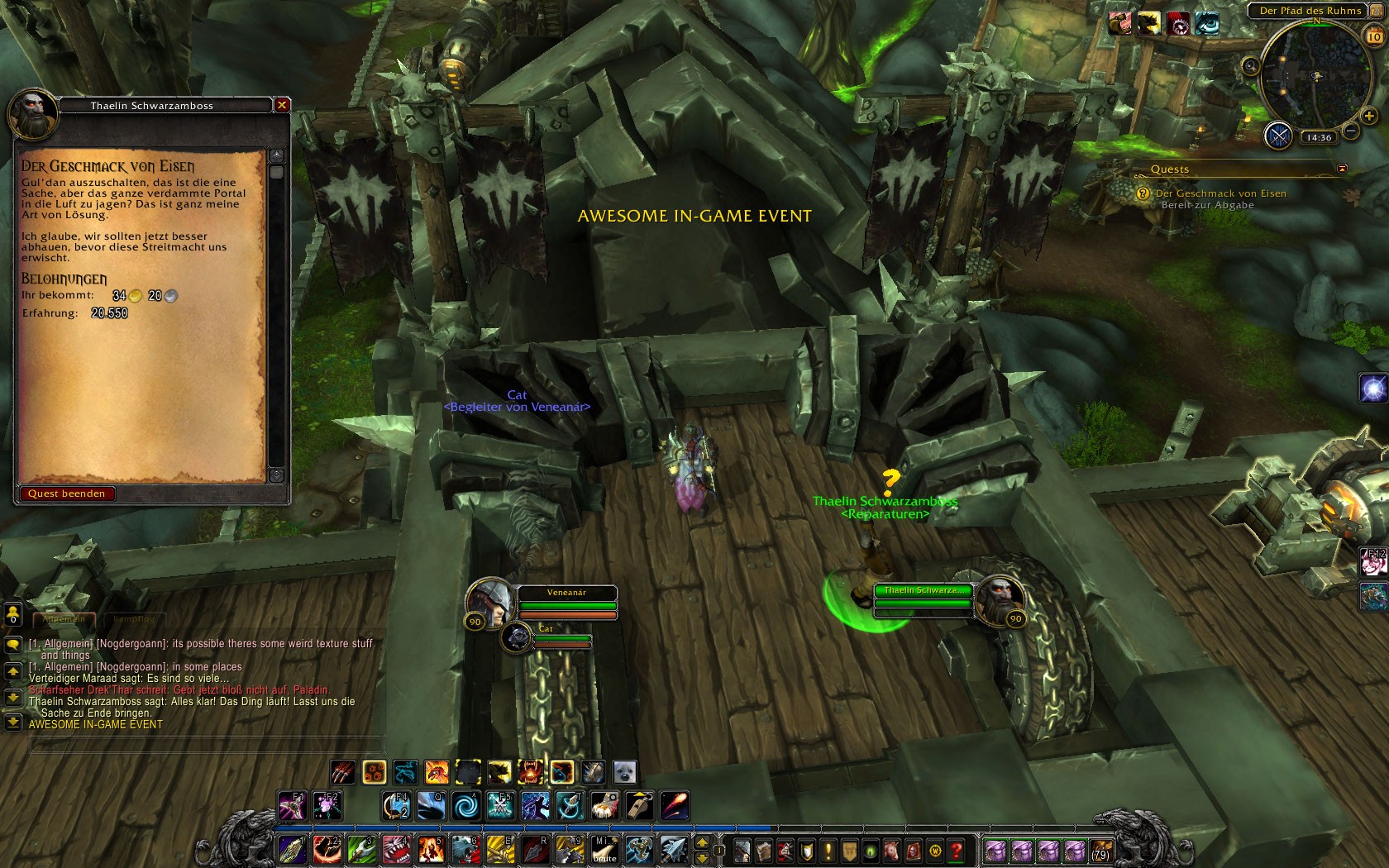Open the chat speech bubble menu
This screenshot has width=1389, height=868.
tap(12, 644)
